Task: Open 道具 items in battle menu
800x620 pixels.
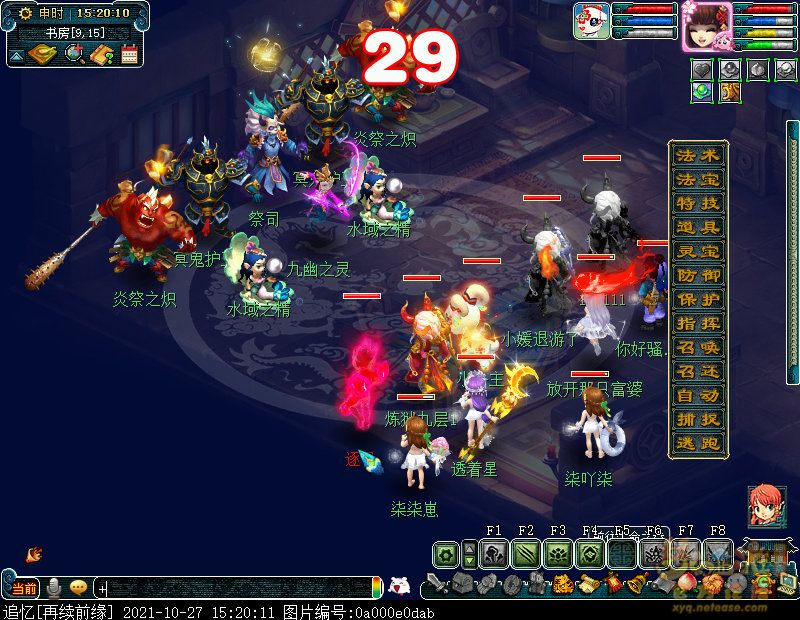Action: click(698, 228)
